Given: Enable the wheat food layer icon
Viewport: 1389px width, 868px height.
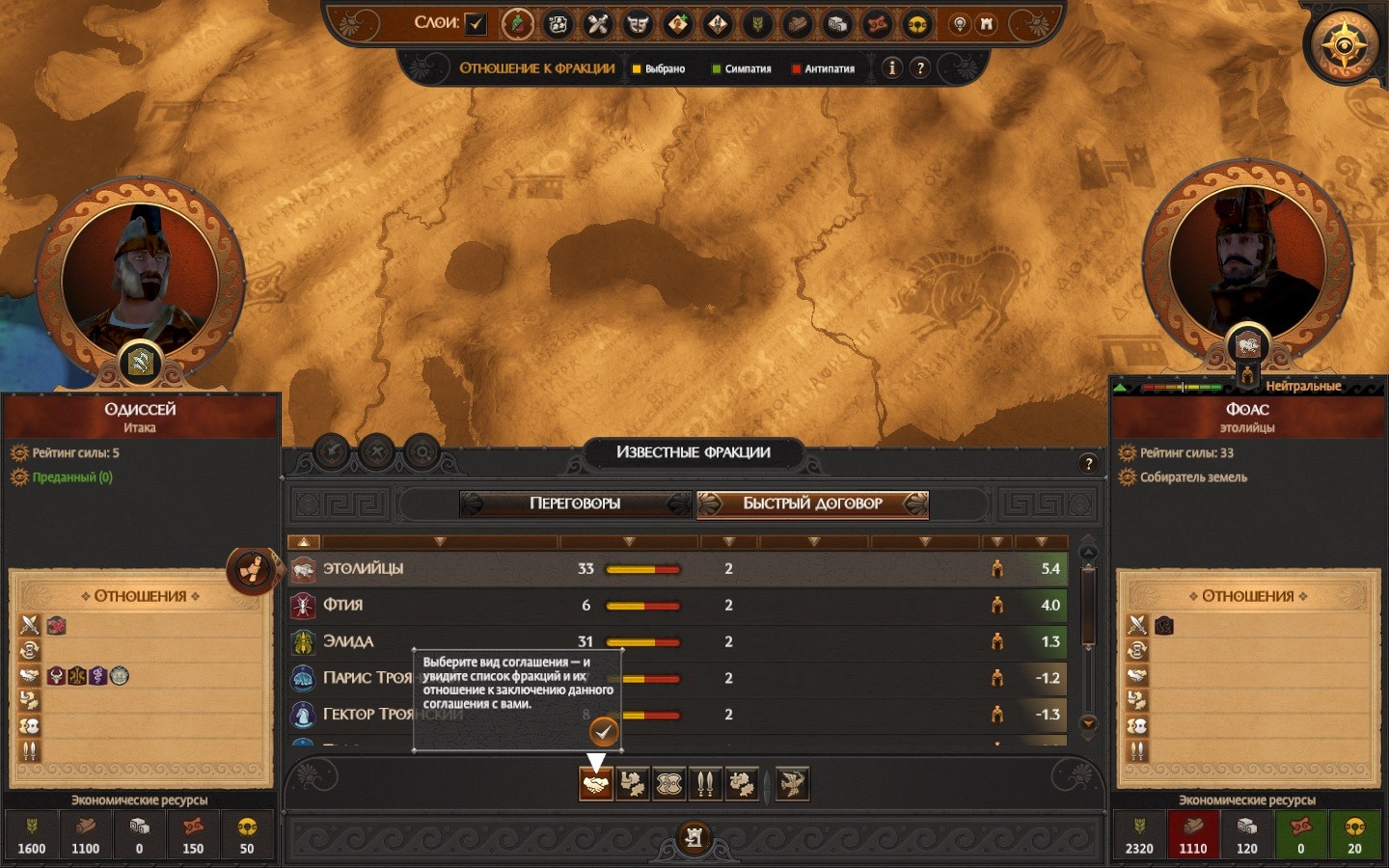Looking at the screenshot, I should pos(758,23).
